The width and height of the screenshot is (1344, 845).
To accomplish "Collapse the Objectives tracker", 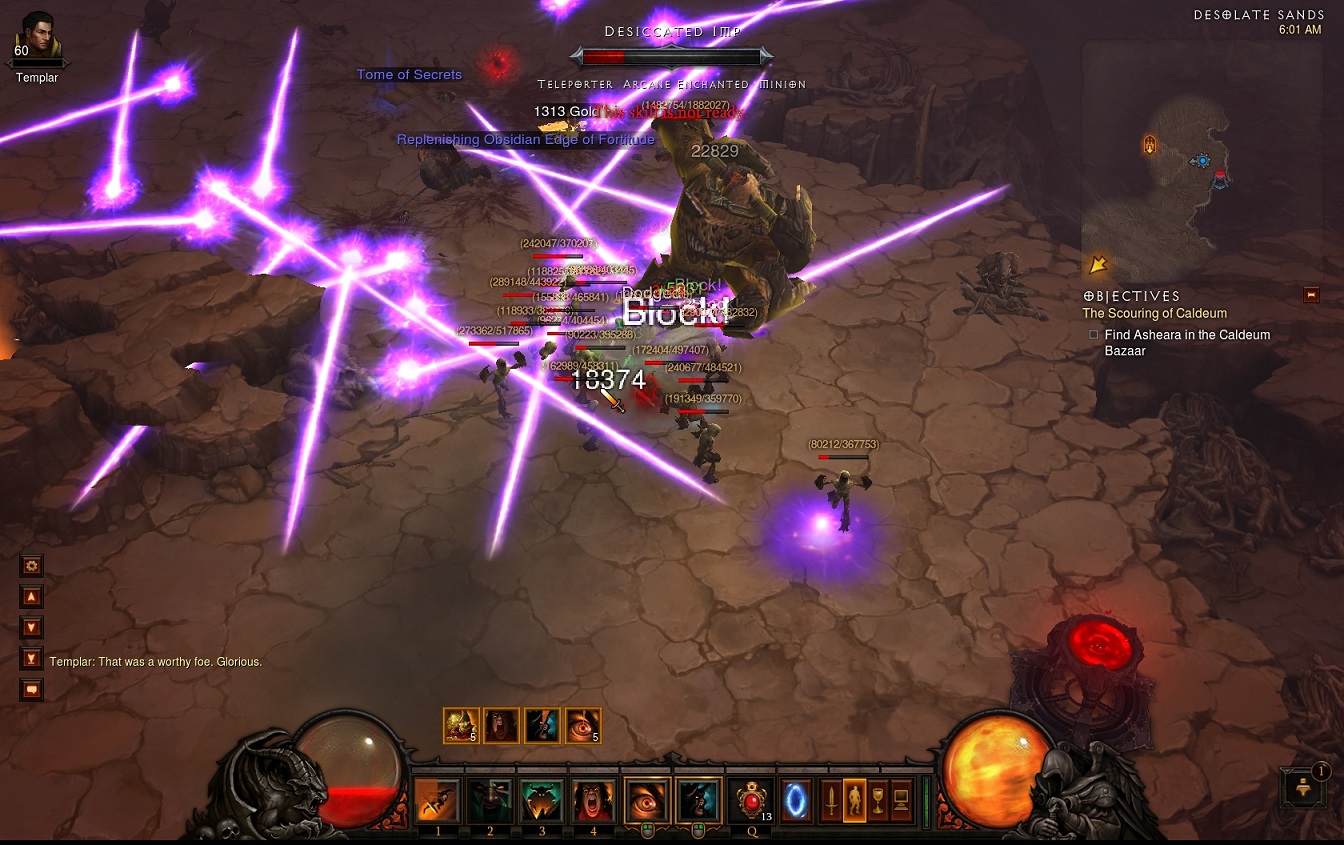I will point(1311,295).
